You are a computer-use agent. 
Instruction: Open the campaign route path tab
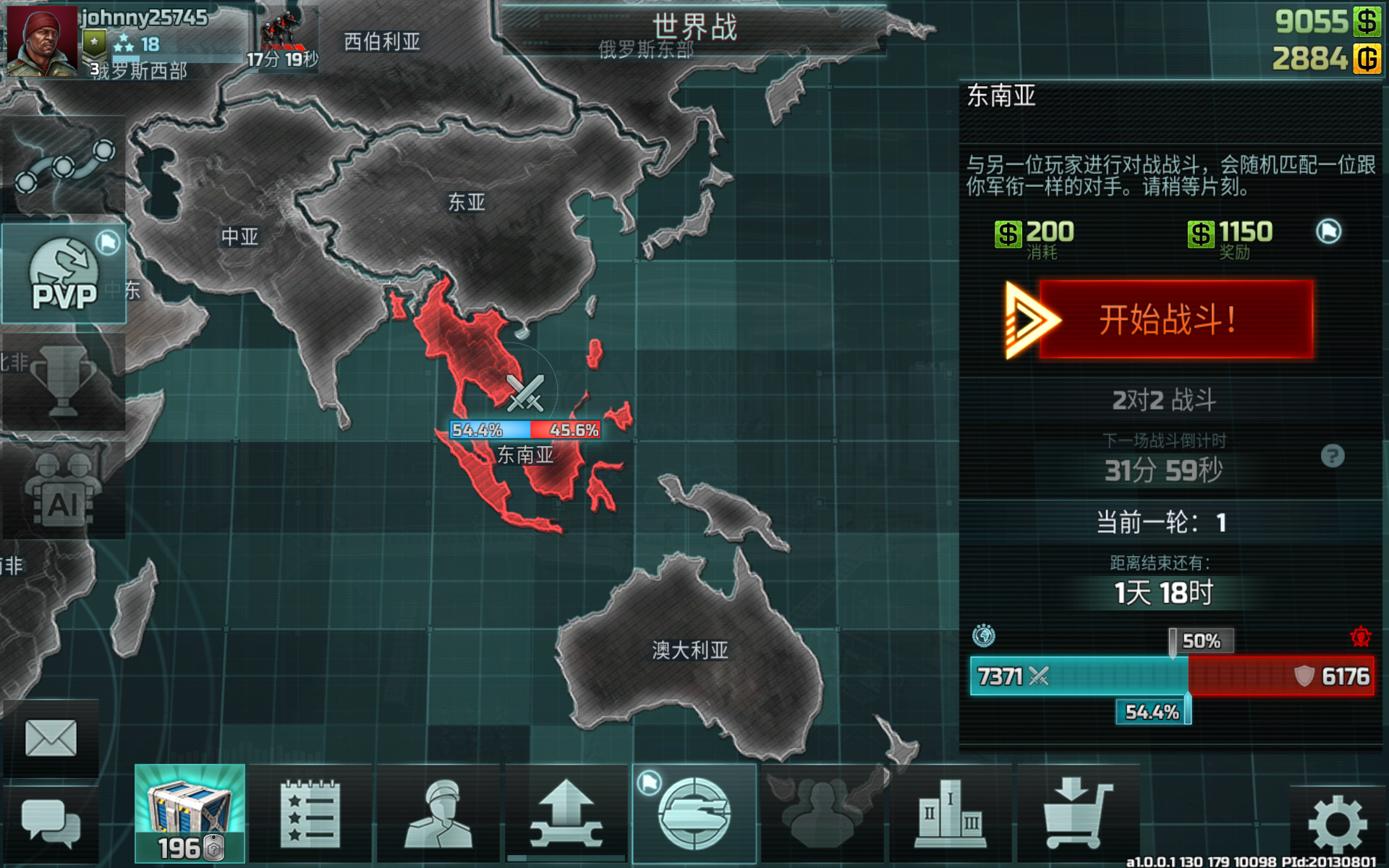[64, 165]
